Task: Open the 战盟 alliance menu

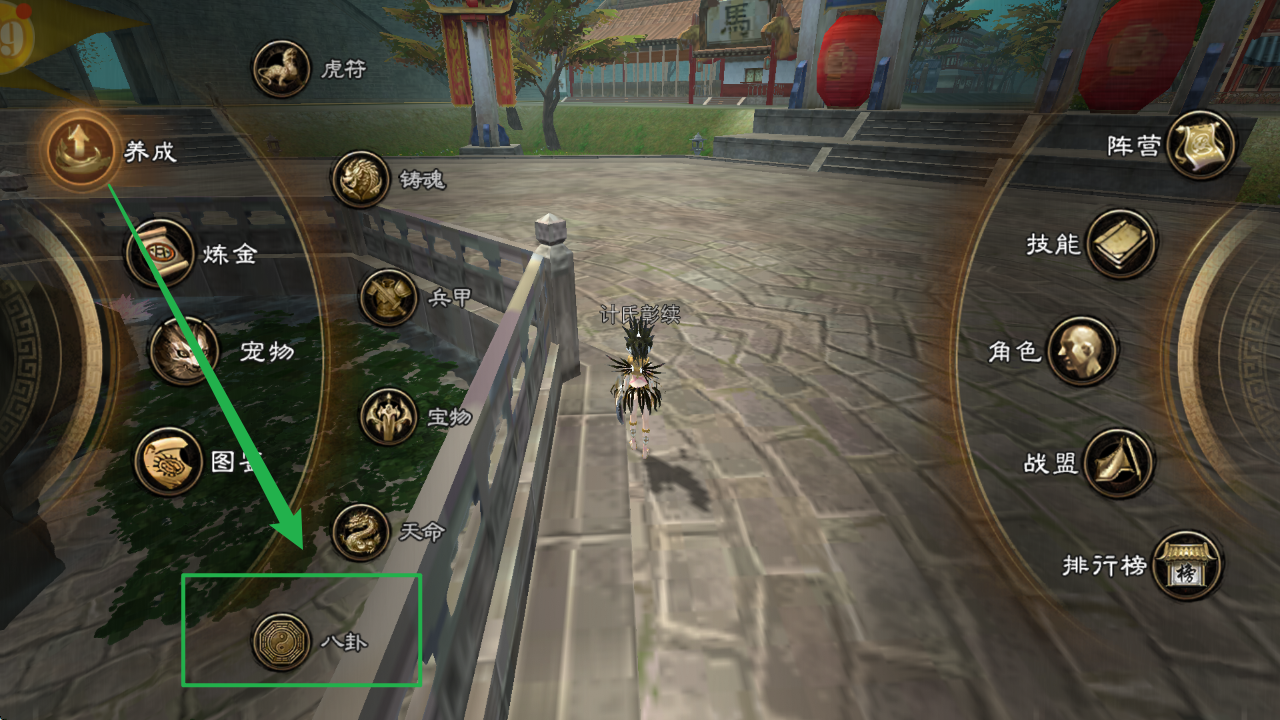Action: click(x=1119, y=463)
